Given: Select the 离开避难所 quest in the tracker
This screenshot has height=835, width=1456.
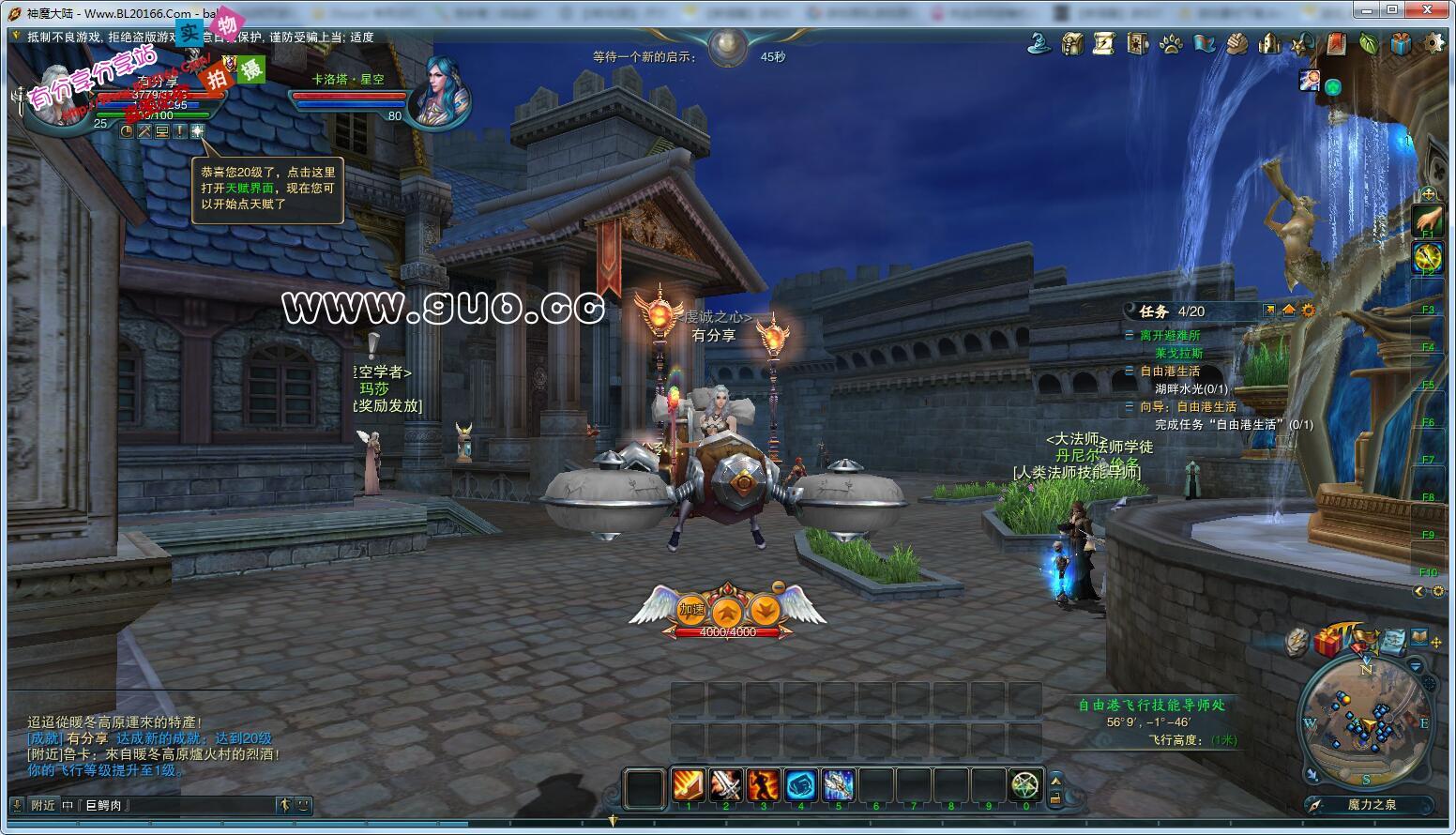Looking at the screenshot, I should click(x=1169, y=336).
